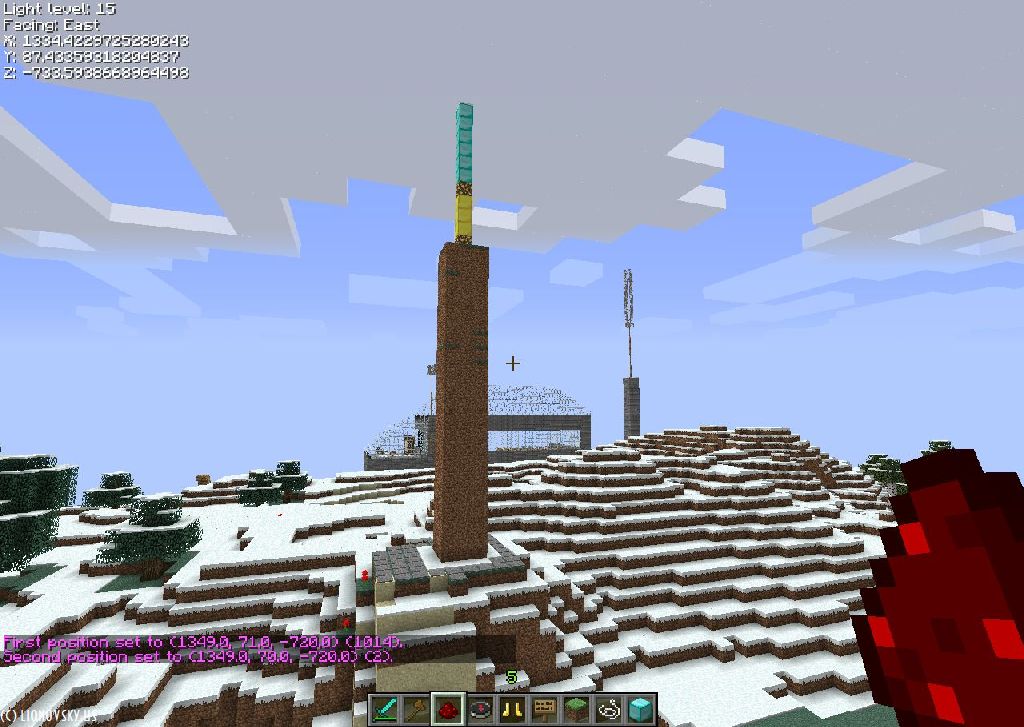The width and height of the screenshot is (1024, 727).
Task: Select the diamond sword hotbar slot
Action: pyautogui.click(x=386, y=709)
